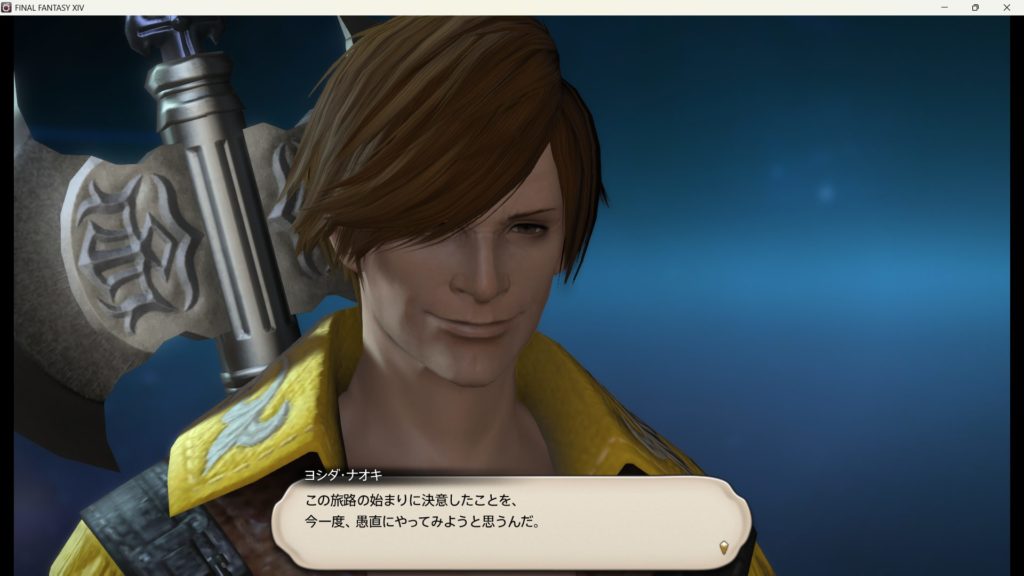The width and height of the screenshot is (1024, 576).
Task: Close the FINAL FANTASY XIV window
Action: pos(1006,7)
